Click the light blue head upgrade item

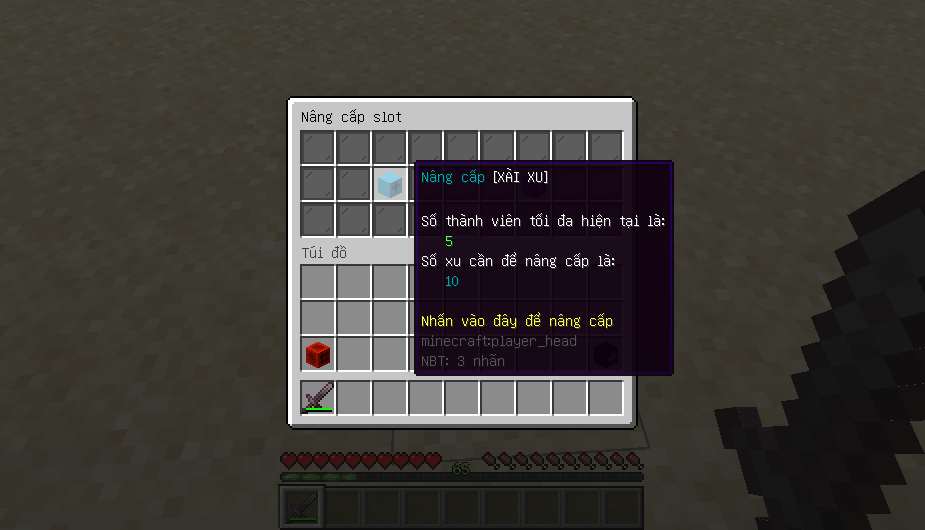coord(390,184)
